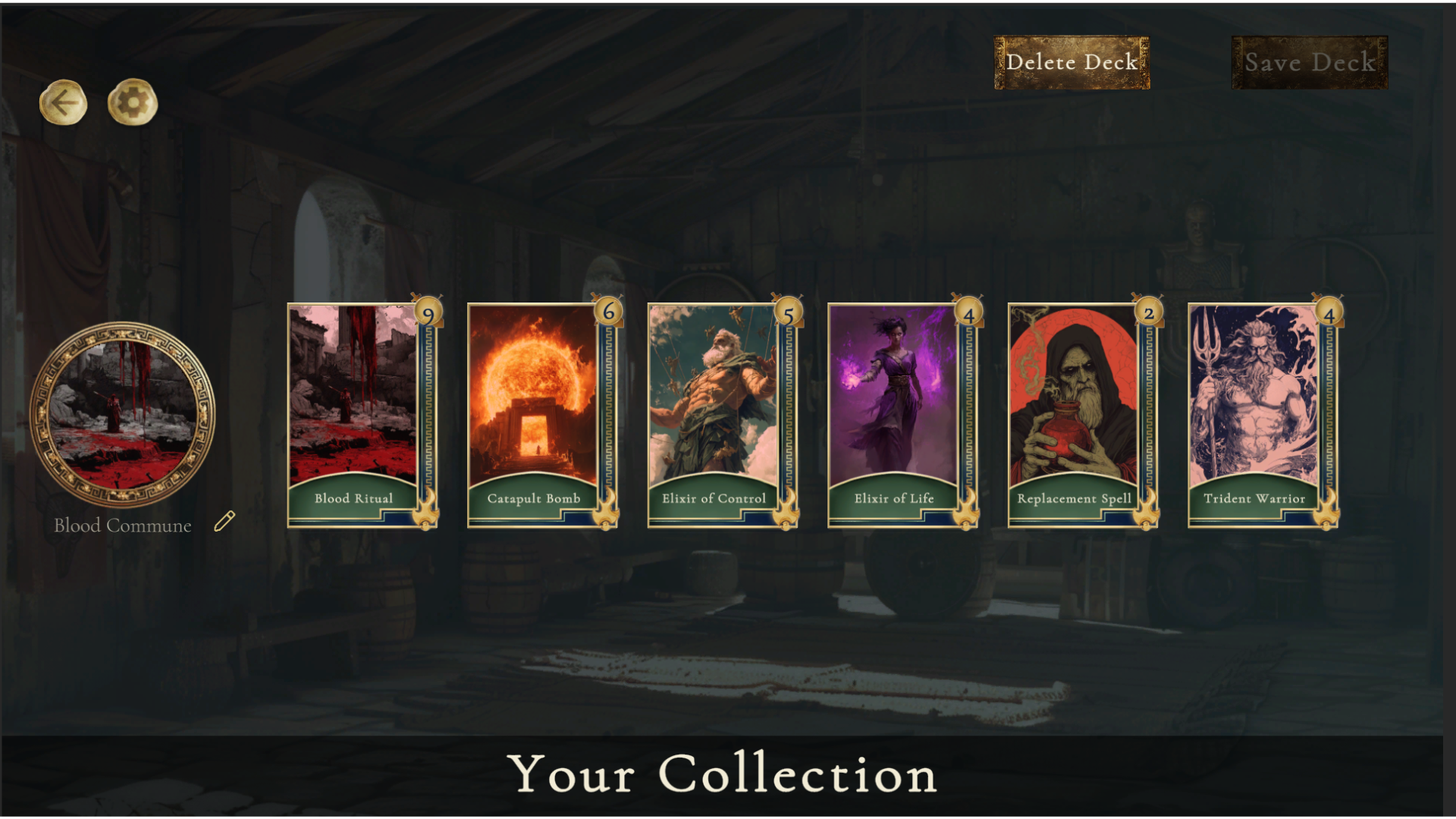This screenshot has width=1456, height=819.
Task: Go back with the arrow coin button
Action: [x=64, y=102]
